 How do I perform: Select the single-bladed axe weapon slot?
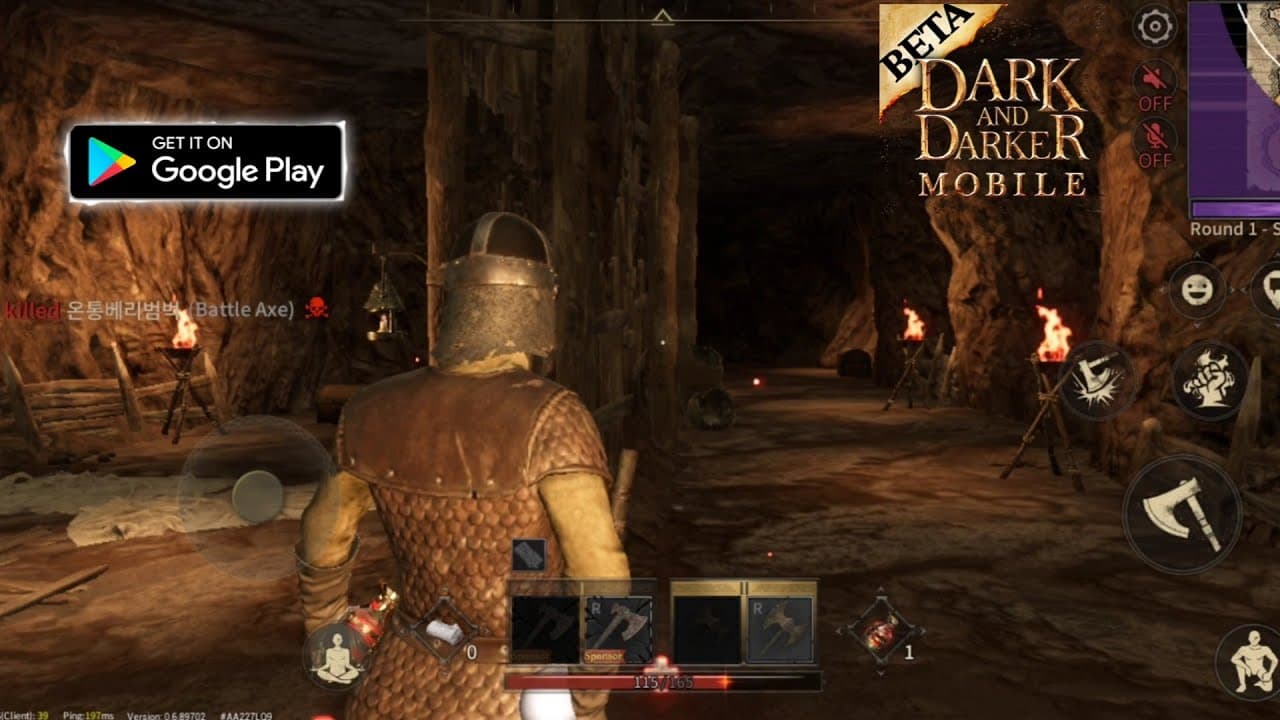619,629
